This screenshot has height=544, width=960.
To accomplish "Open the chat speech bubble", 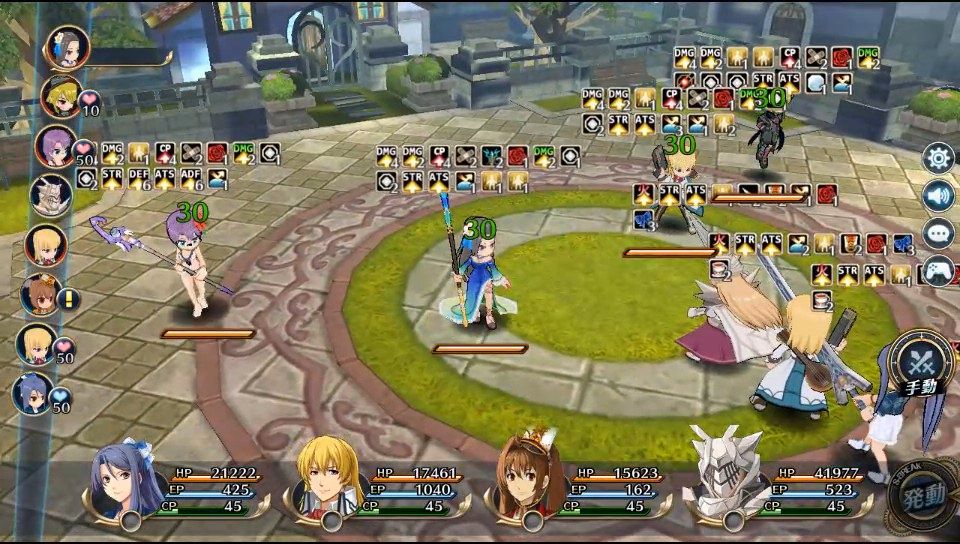I will (x=938, y=233).
